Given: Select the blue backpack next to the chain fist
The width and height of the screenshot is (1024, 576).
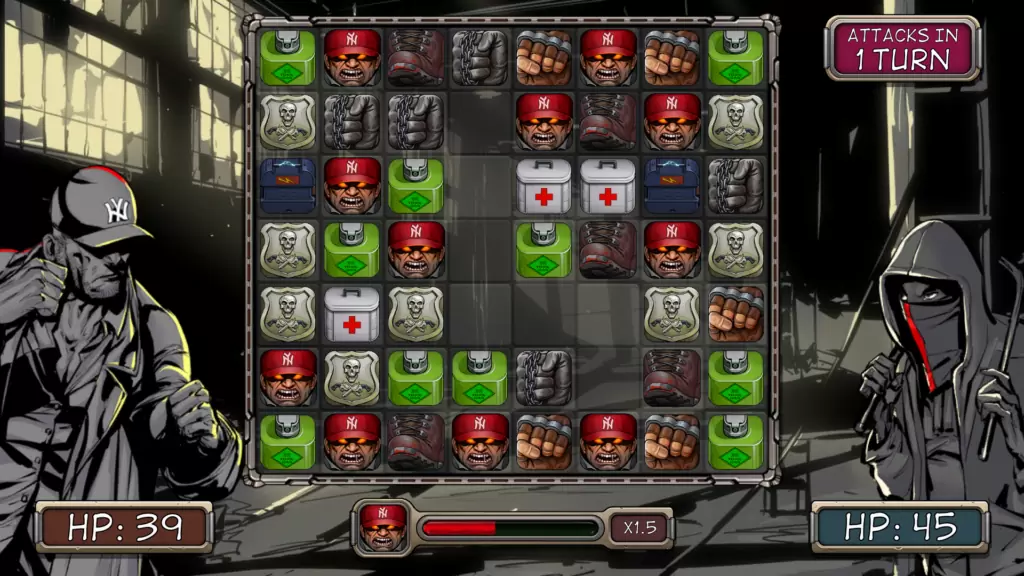Looking at the screenshot, I should click(x=672, y=185).
